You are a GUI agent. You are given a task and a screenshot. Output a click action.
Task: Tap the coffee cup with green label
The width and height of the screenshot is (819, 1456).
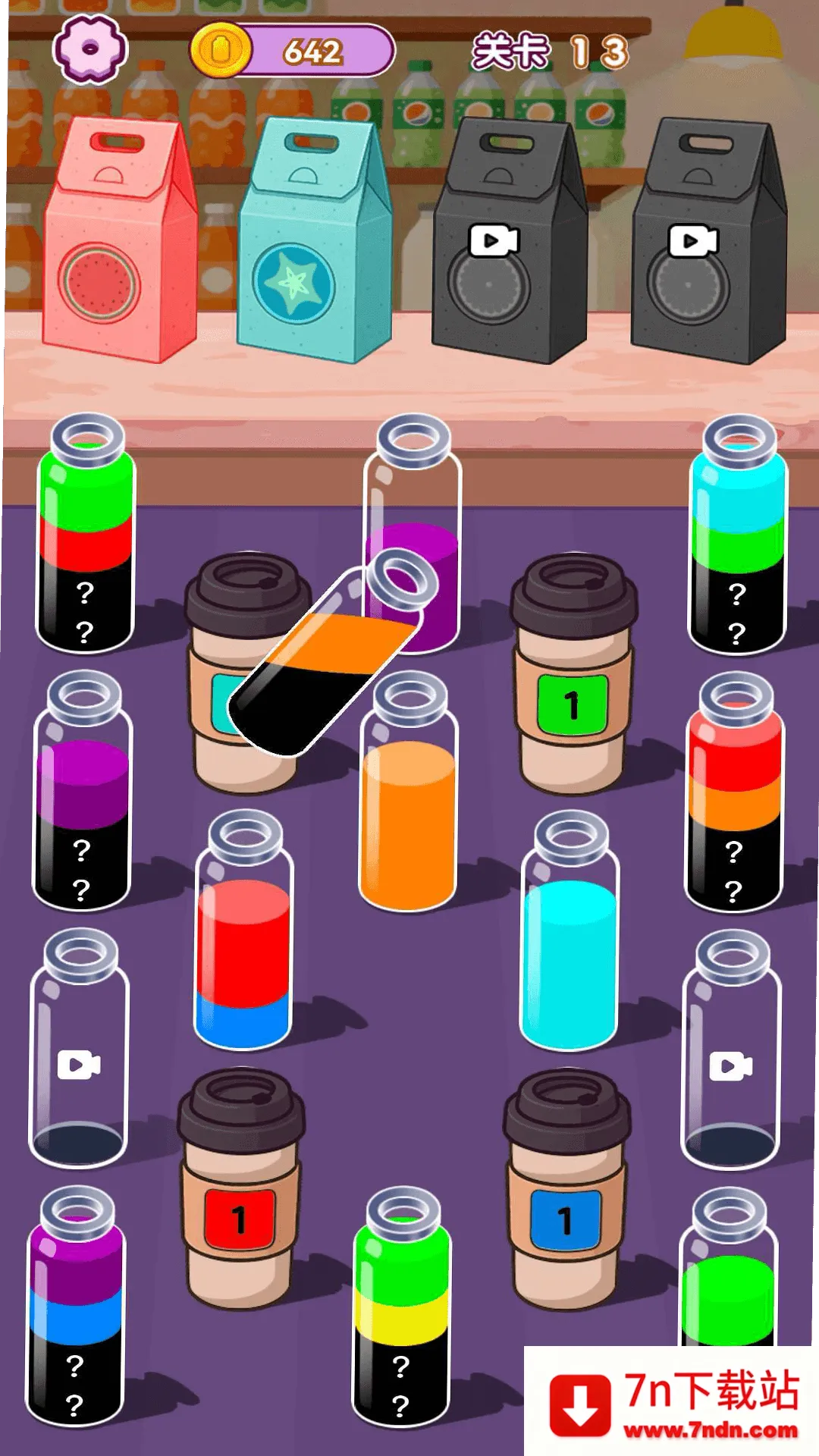point(573,675)
